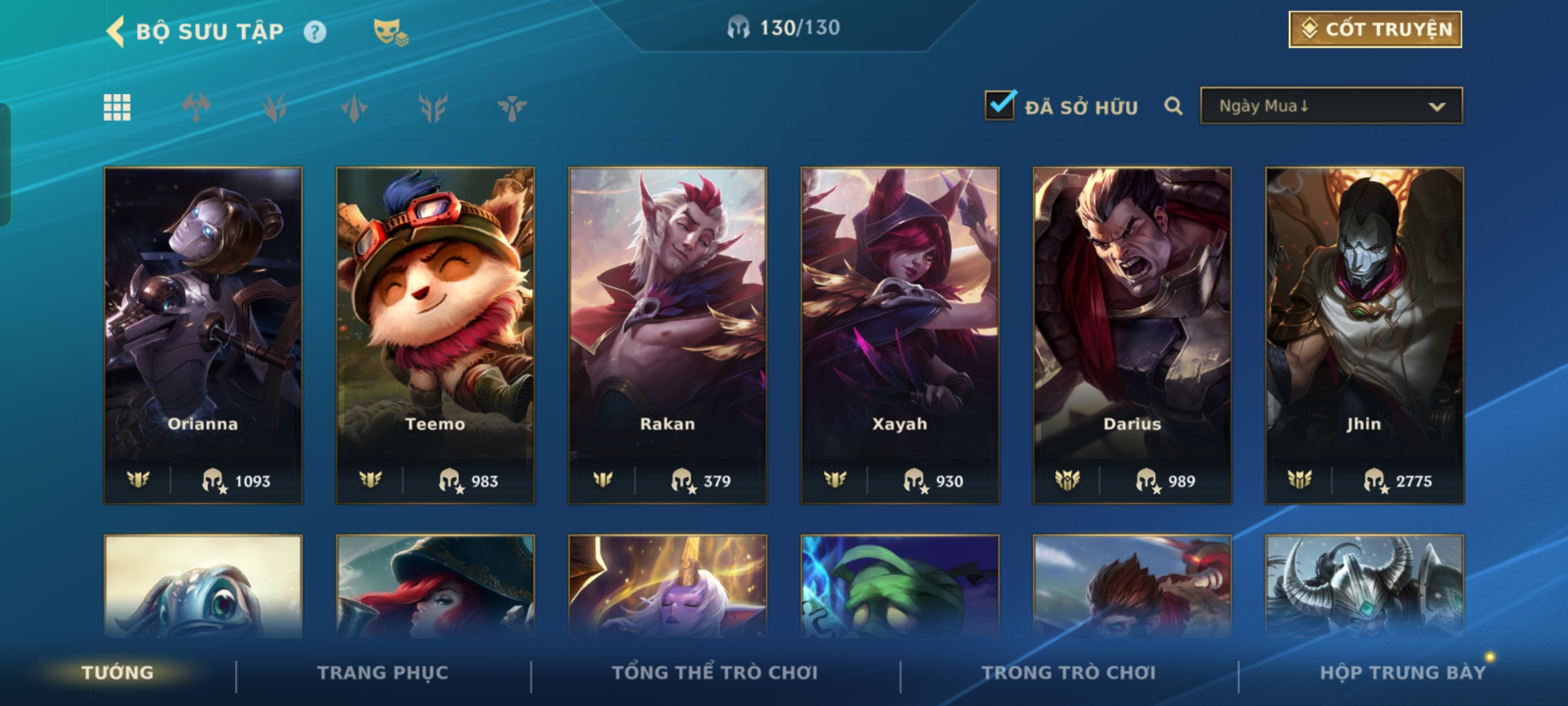The image size is (1568, 706).
Task: Select the Orianna champion card
Action: coord(203,335)
